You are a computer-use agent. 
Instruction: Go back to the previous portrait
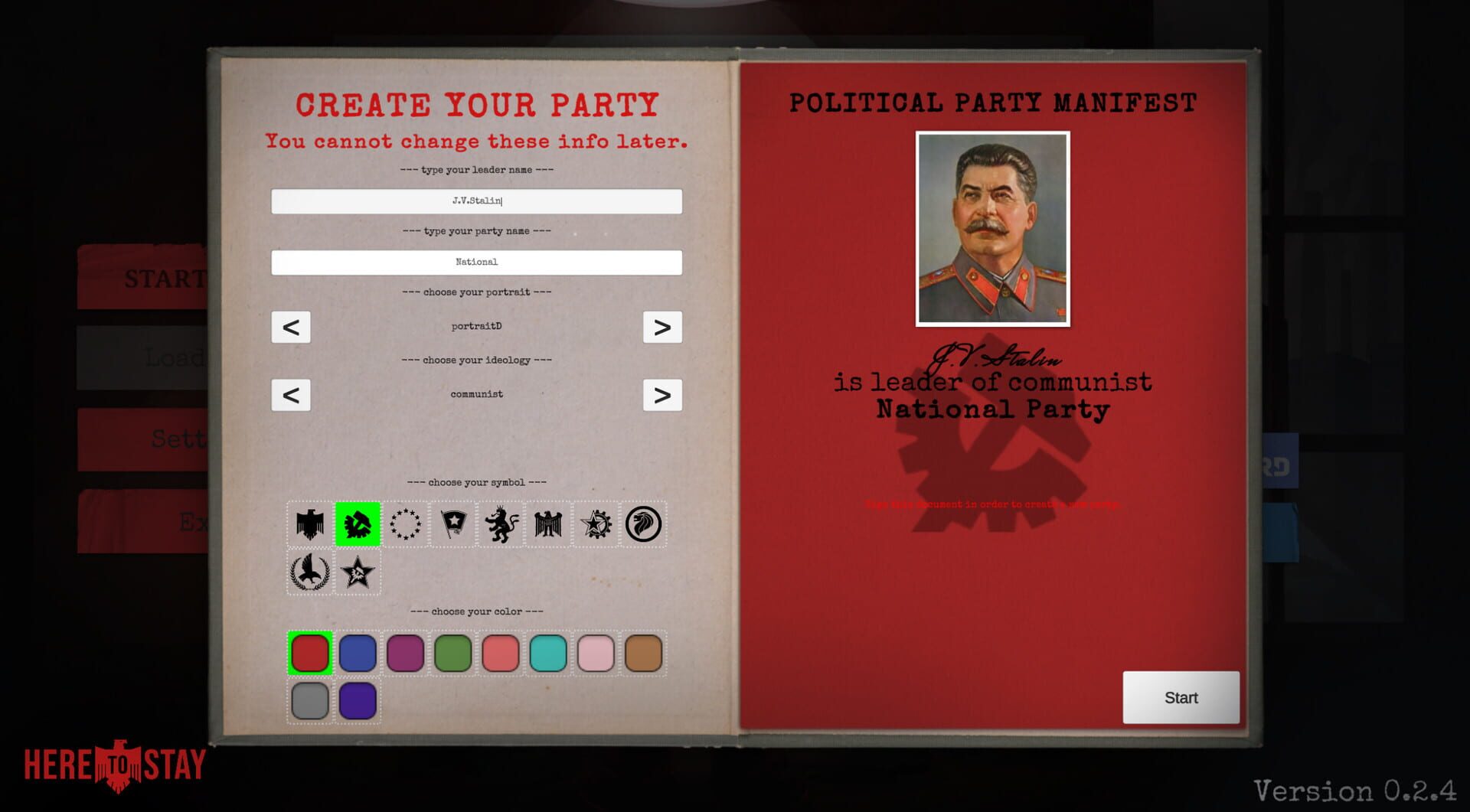tap(291, 327)
